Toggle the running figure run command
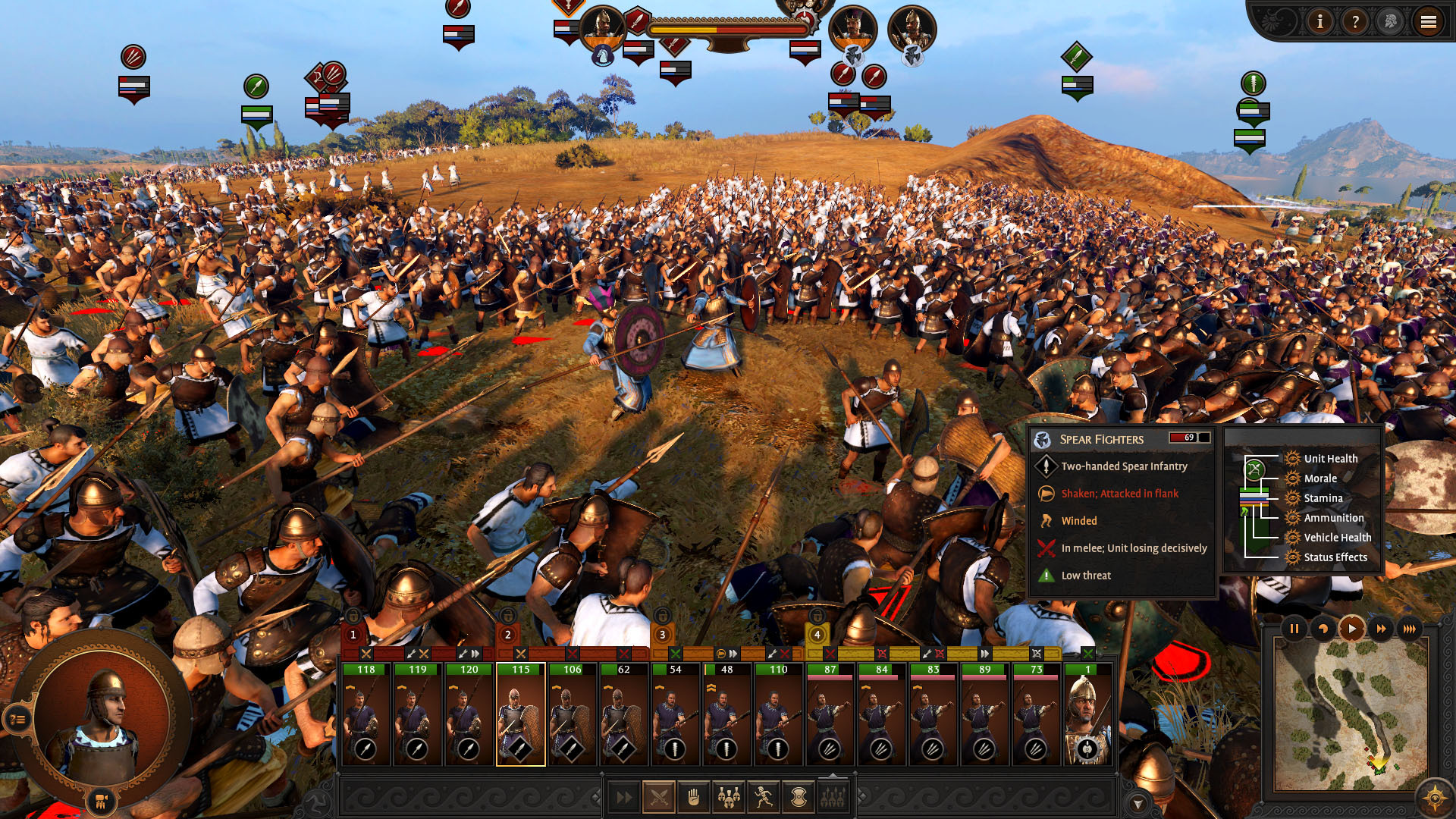This screenshot has height=819, width=1456. coord(764,797)
